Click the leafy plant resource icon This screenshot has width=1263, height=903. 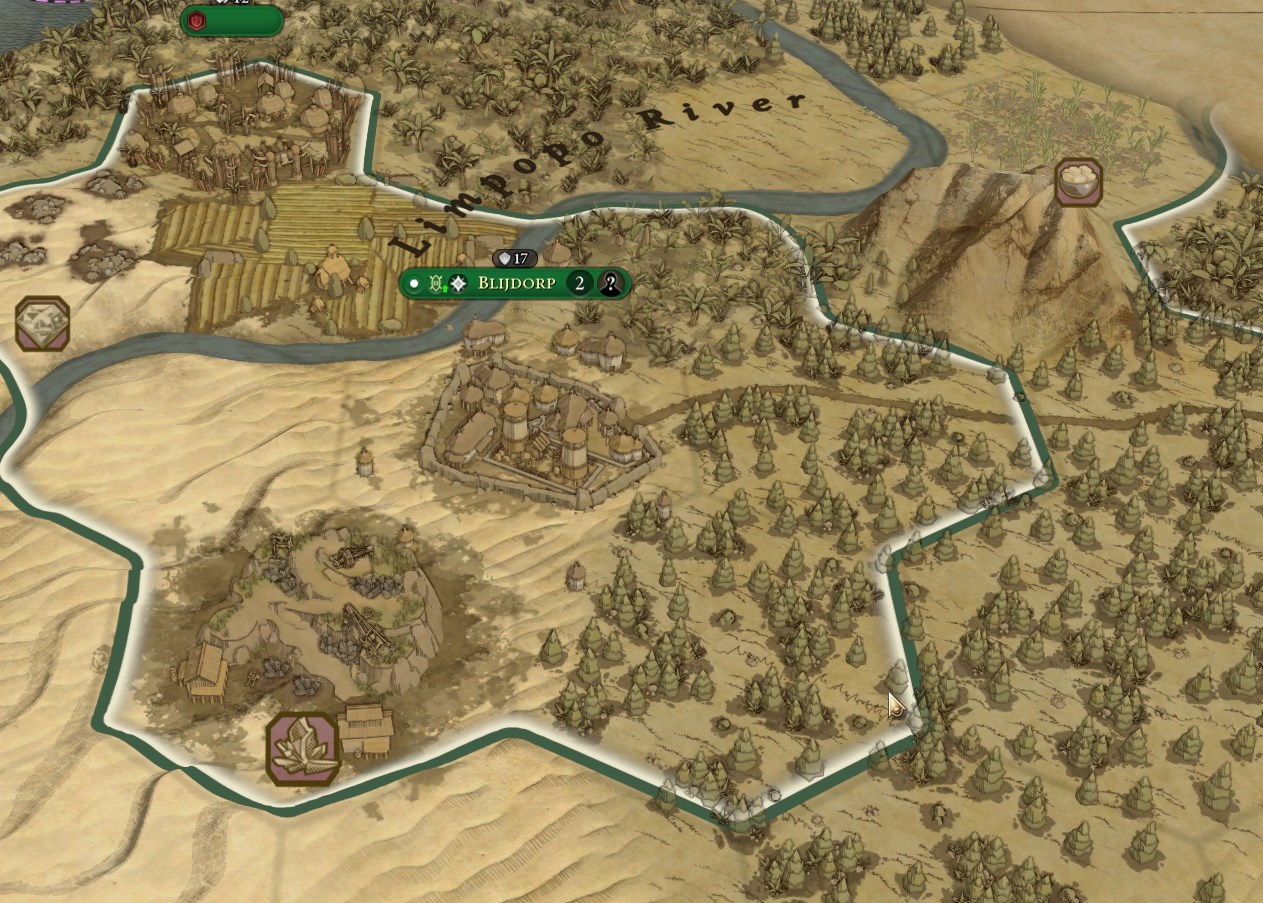pos(304,748)
